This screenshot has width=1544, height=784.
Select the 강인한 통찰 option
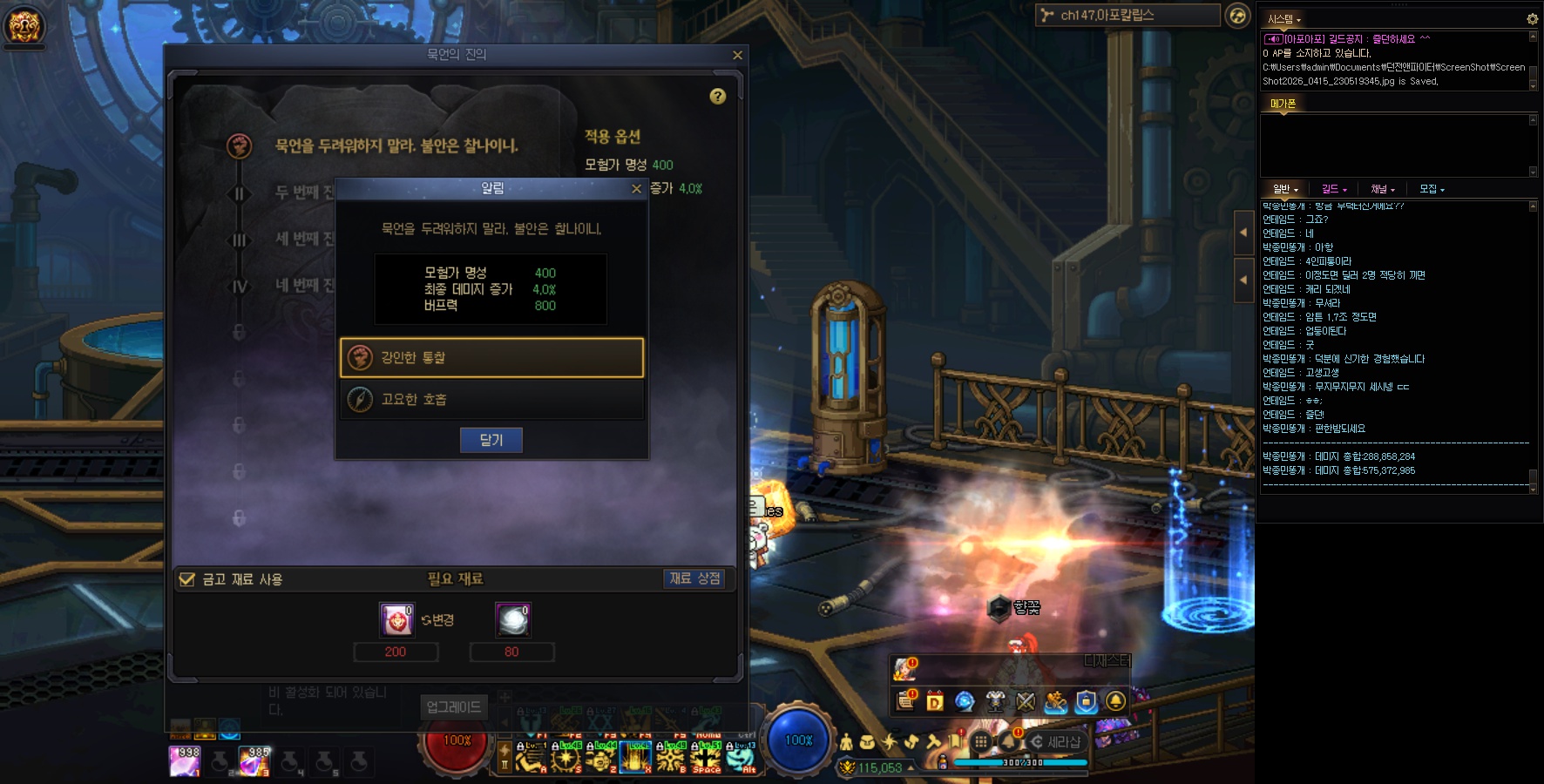491,357
